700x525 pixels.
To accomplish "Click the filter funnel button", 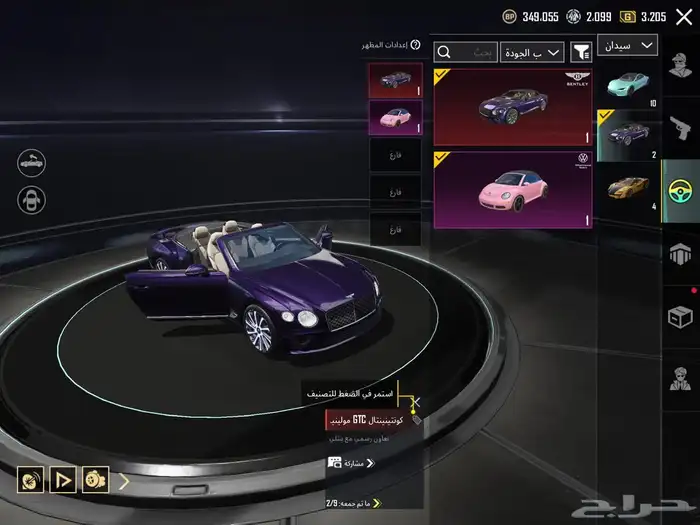I will pyautogui.click(x=581, y=52).
